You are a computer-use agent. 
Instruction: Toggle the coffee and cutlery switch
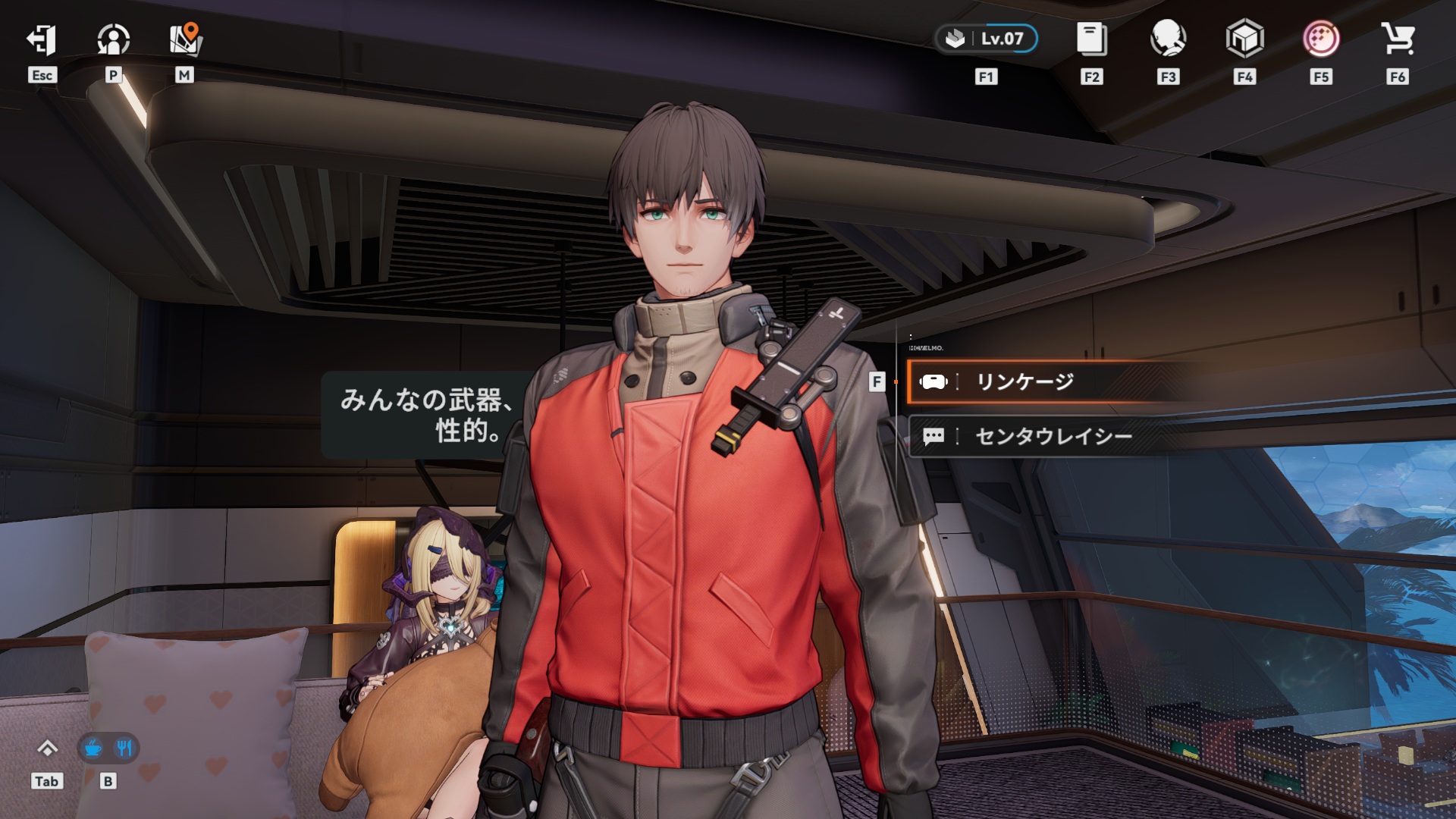108,748
